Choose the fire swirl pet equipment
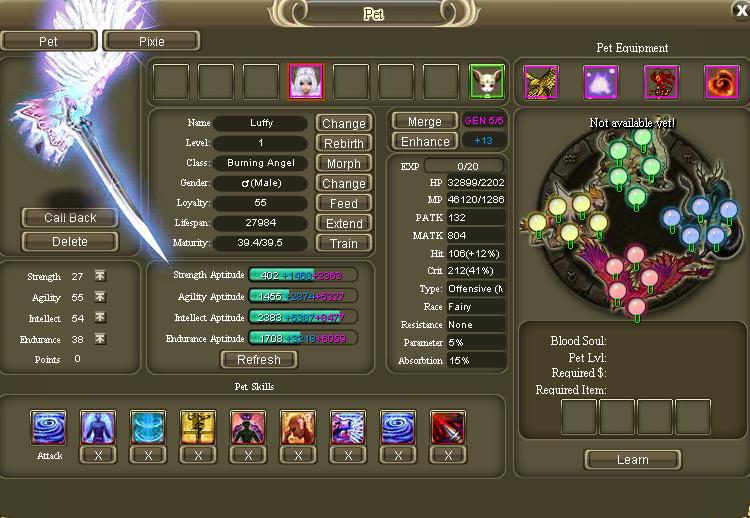 [721, 82]
